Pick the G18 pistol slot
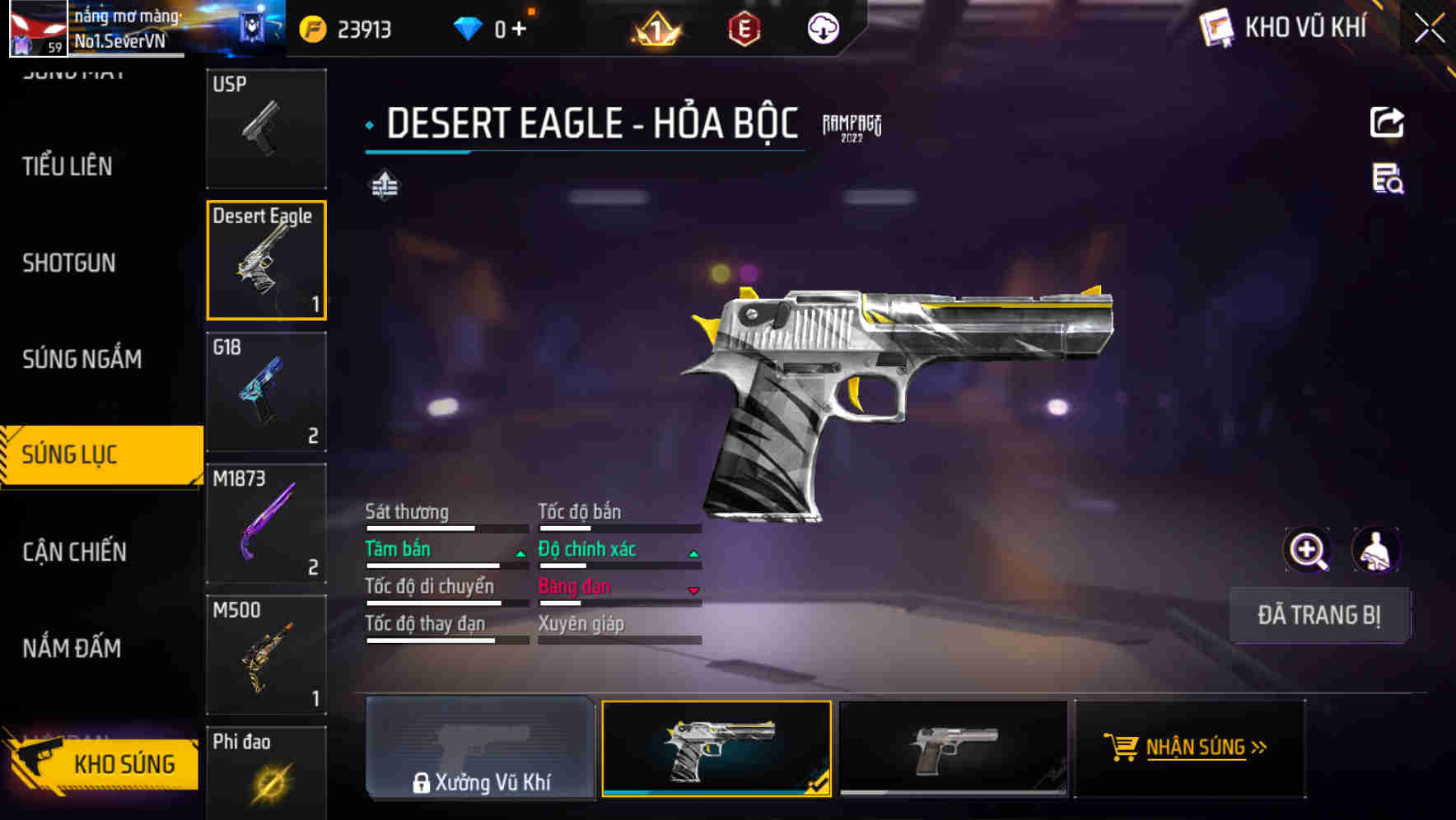 click(266, 392)
